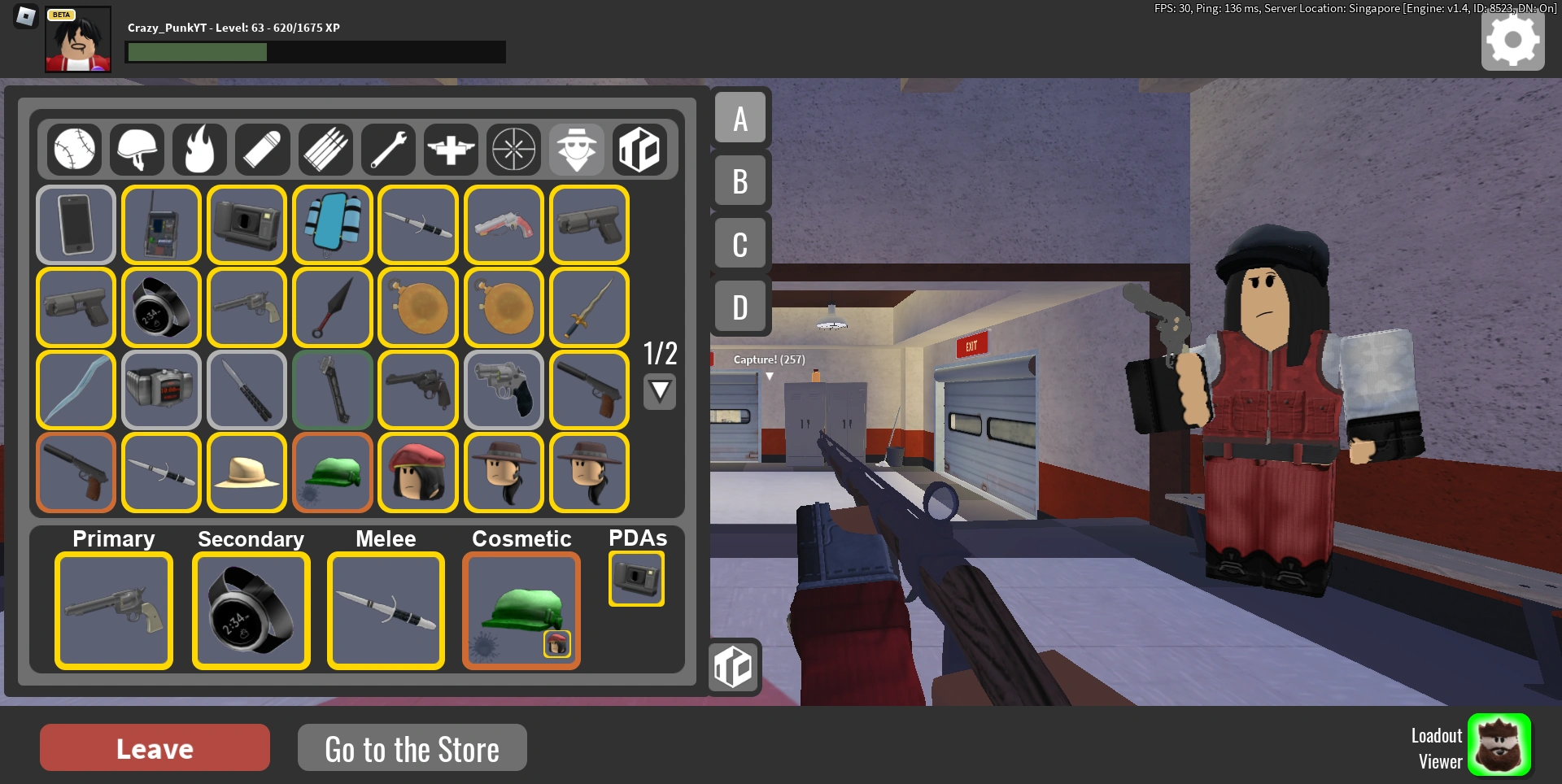
Task: Open the crosshair category
Action: (513, 150)
